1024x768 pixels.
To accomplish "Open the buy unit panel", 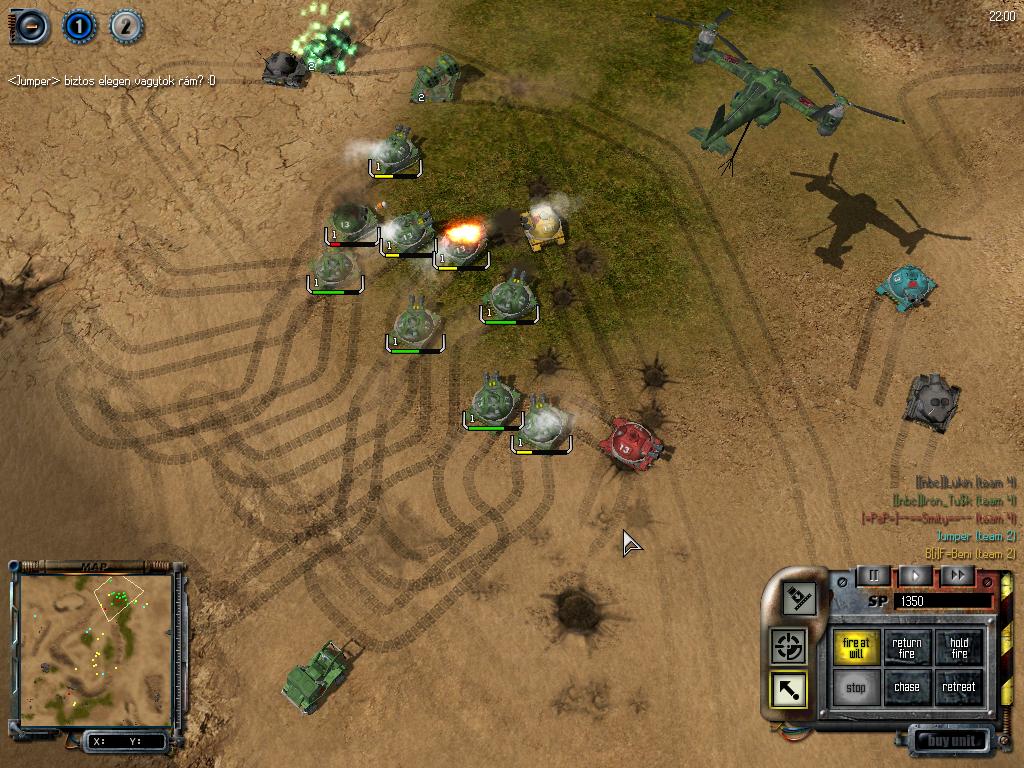I will point(949,741).
